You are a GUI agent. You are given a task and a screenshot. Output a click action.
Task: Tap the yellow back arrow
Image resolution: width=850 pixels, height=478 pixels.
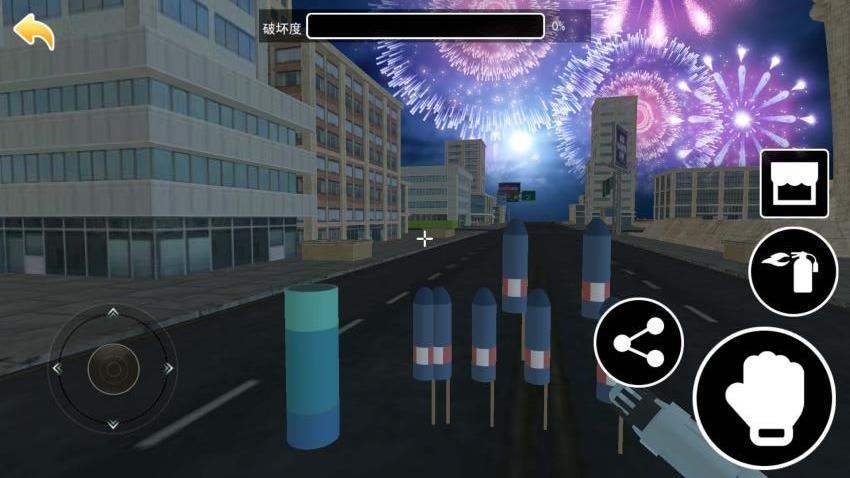(34, 32)
